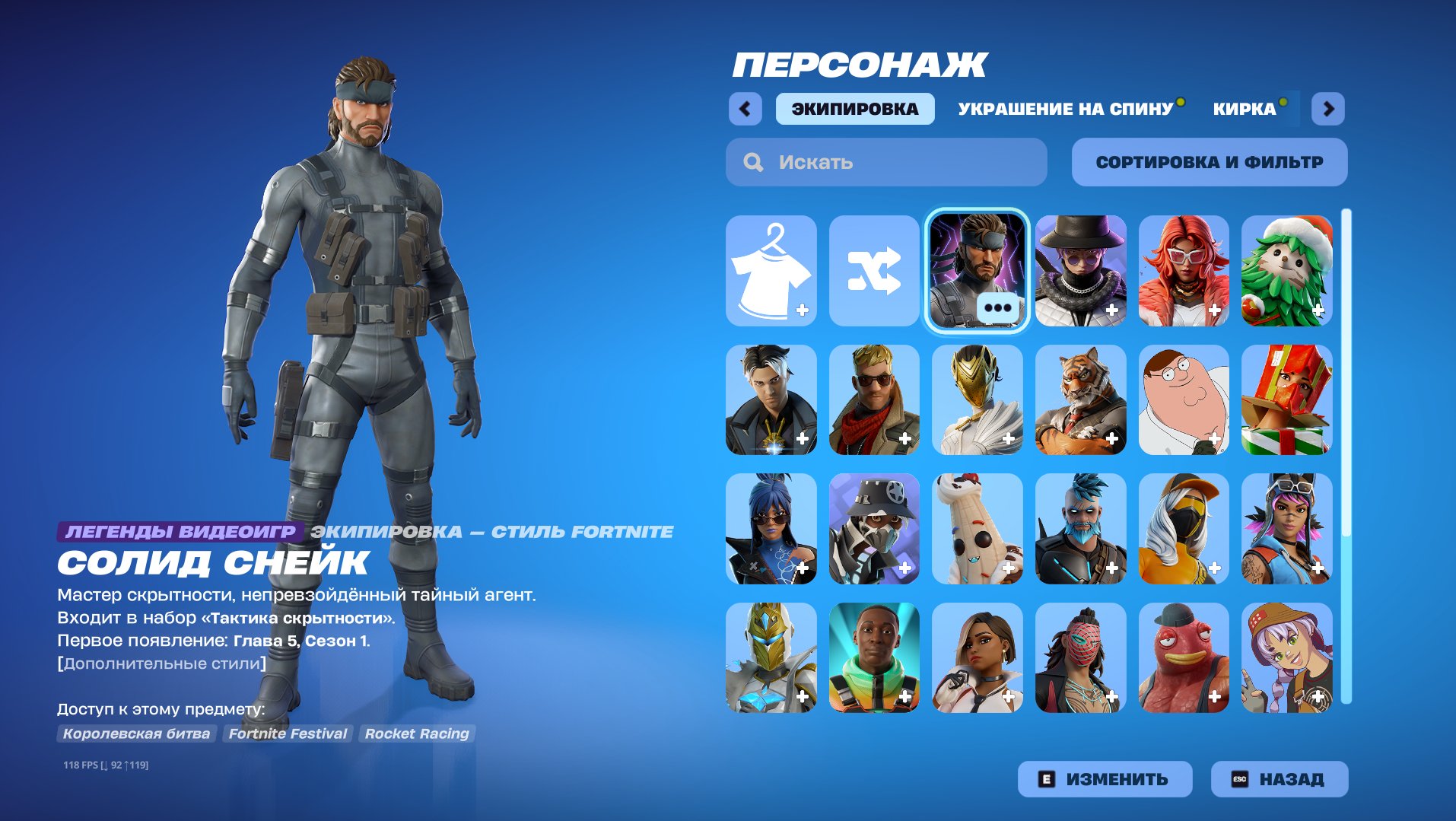Open the СОРТИРОВКА И ФИЛЬТР panel

click(1209, 161)
